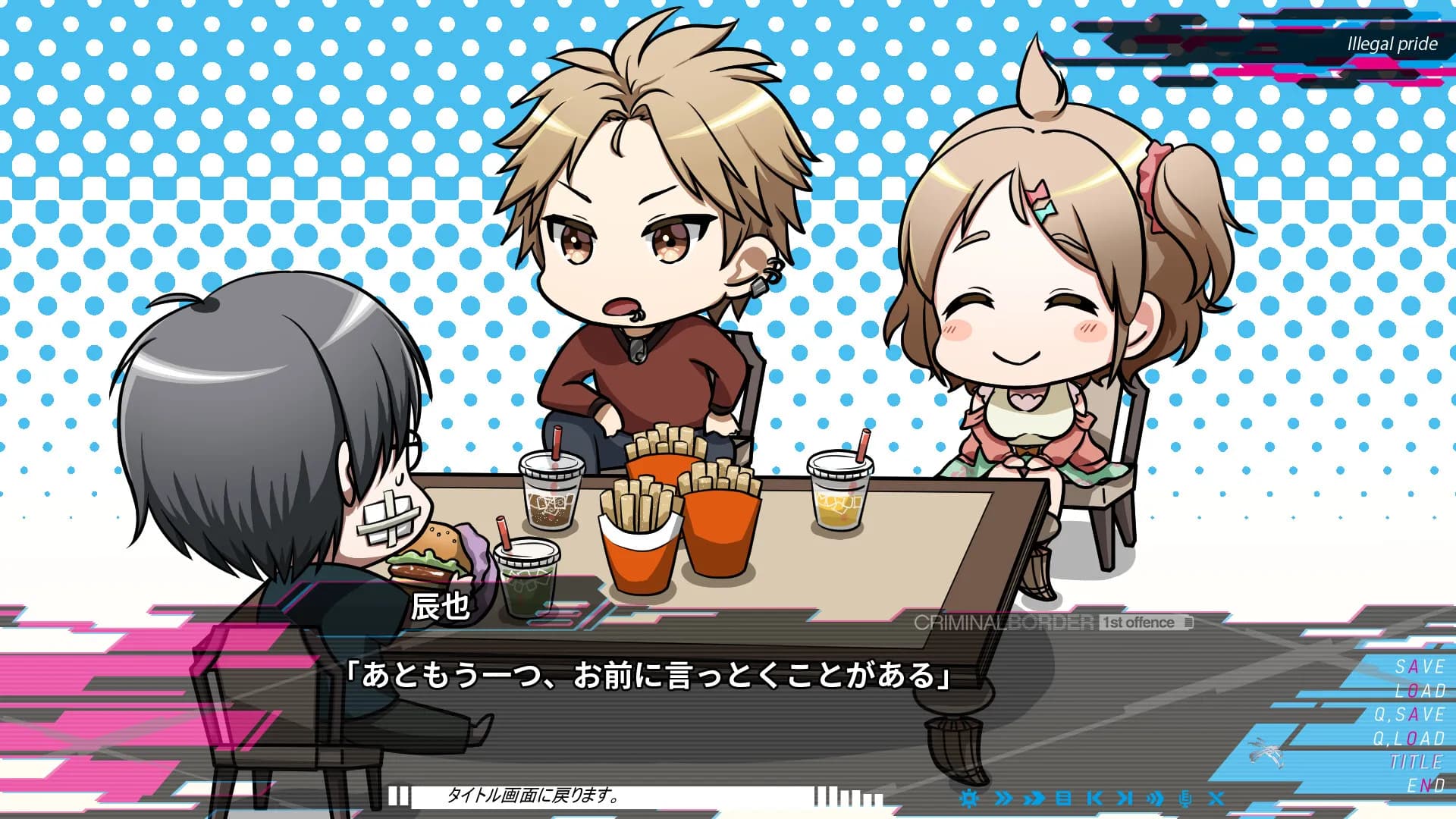This screenshot has height=819, width=1456.
Task: Toggle pause with the bars beside the notification
Action: pos(398,796)
